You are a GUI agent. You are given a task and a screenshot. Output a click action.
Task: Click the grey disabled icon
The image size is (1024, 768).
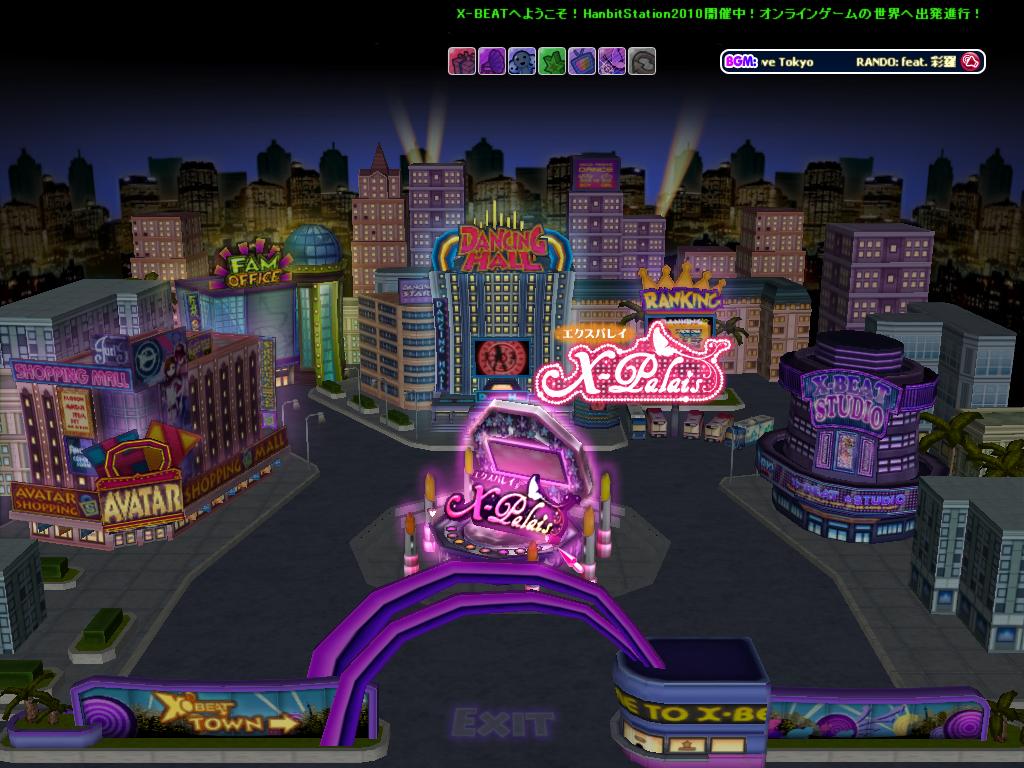pyautogui.click(x=642, y=61)
